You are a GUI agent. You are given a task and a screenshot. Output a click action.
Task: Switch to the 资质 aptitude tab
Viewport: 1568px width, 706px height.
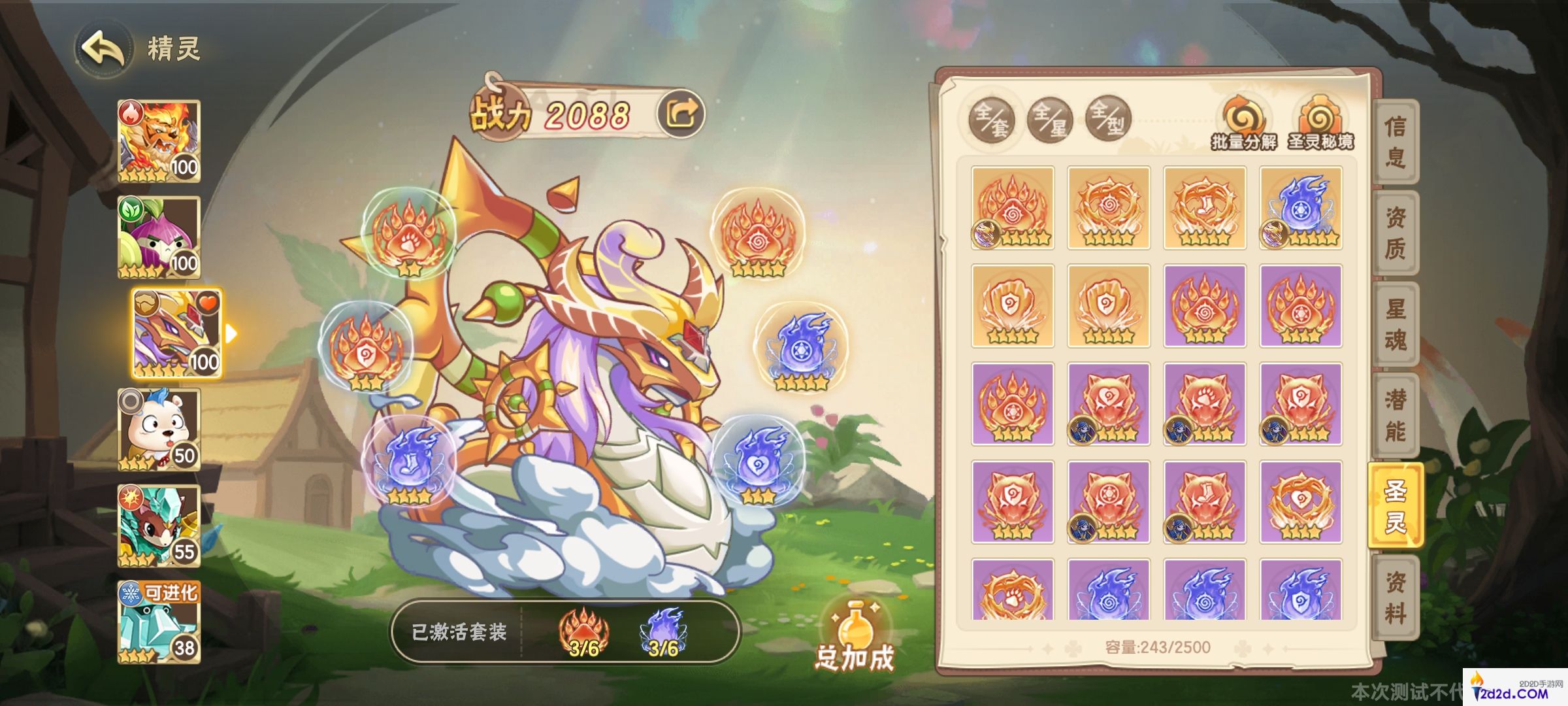tap(1395, 233)
